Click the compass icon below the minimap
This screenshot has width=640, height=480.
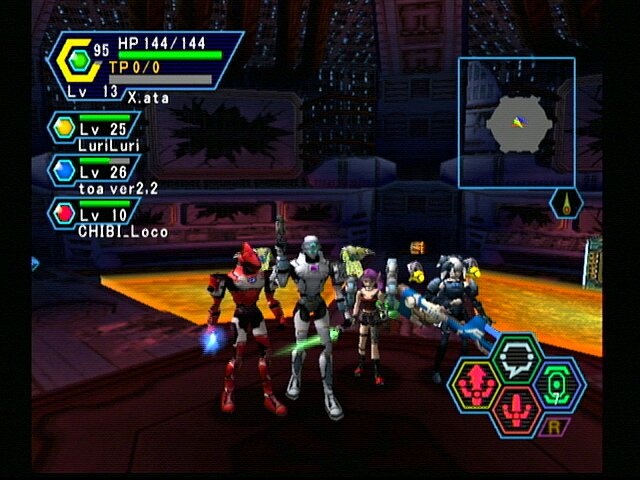coord(566,203)
